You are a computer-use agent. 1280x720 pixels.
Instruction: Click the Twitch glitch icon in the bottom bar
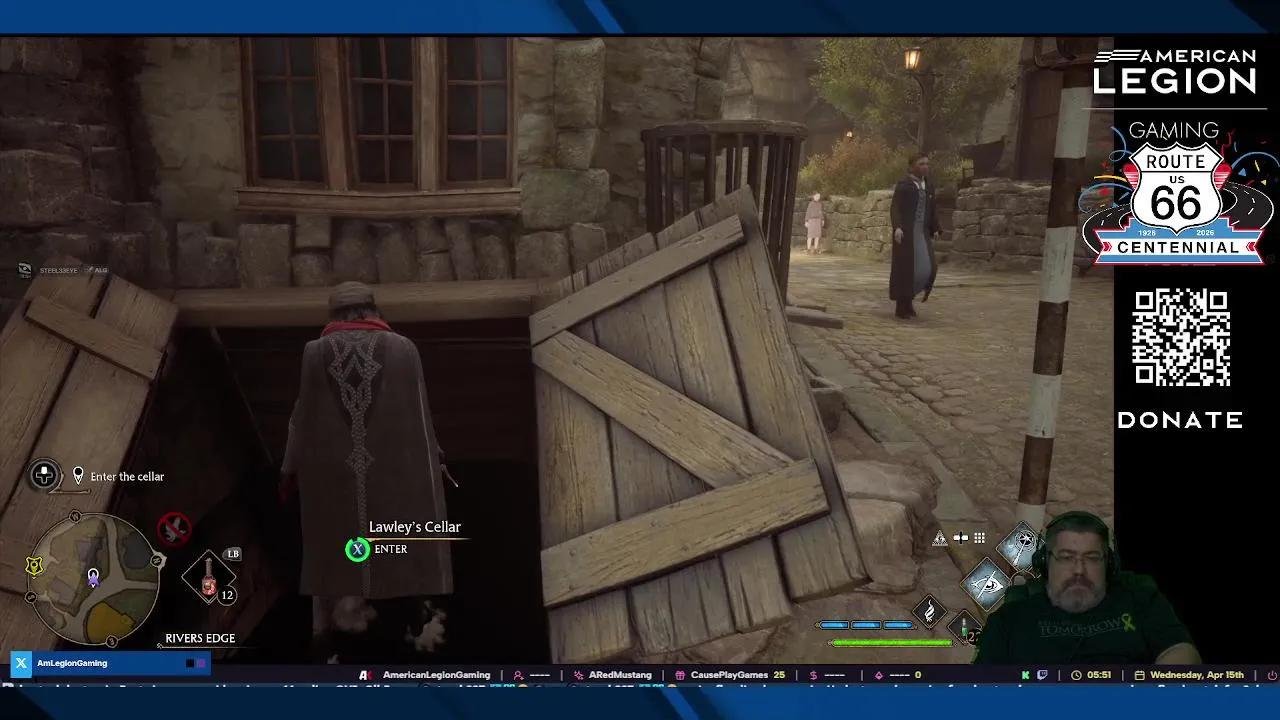1040,675
